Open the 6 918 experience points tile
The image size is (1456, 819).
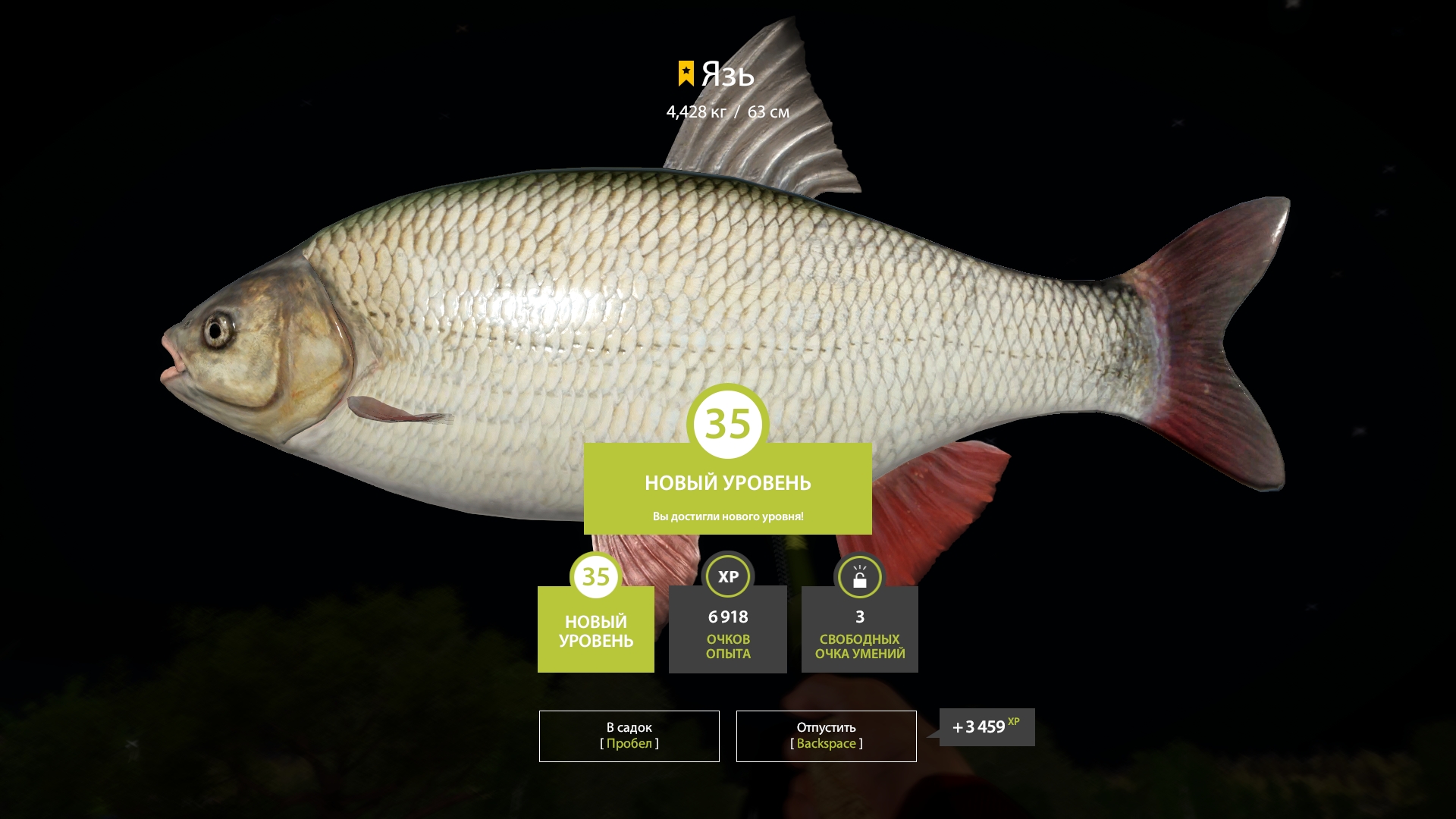click(728, 629)
